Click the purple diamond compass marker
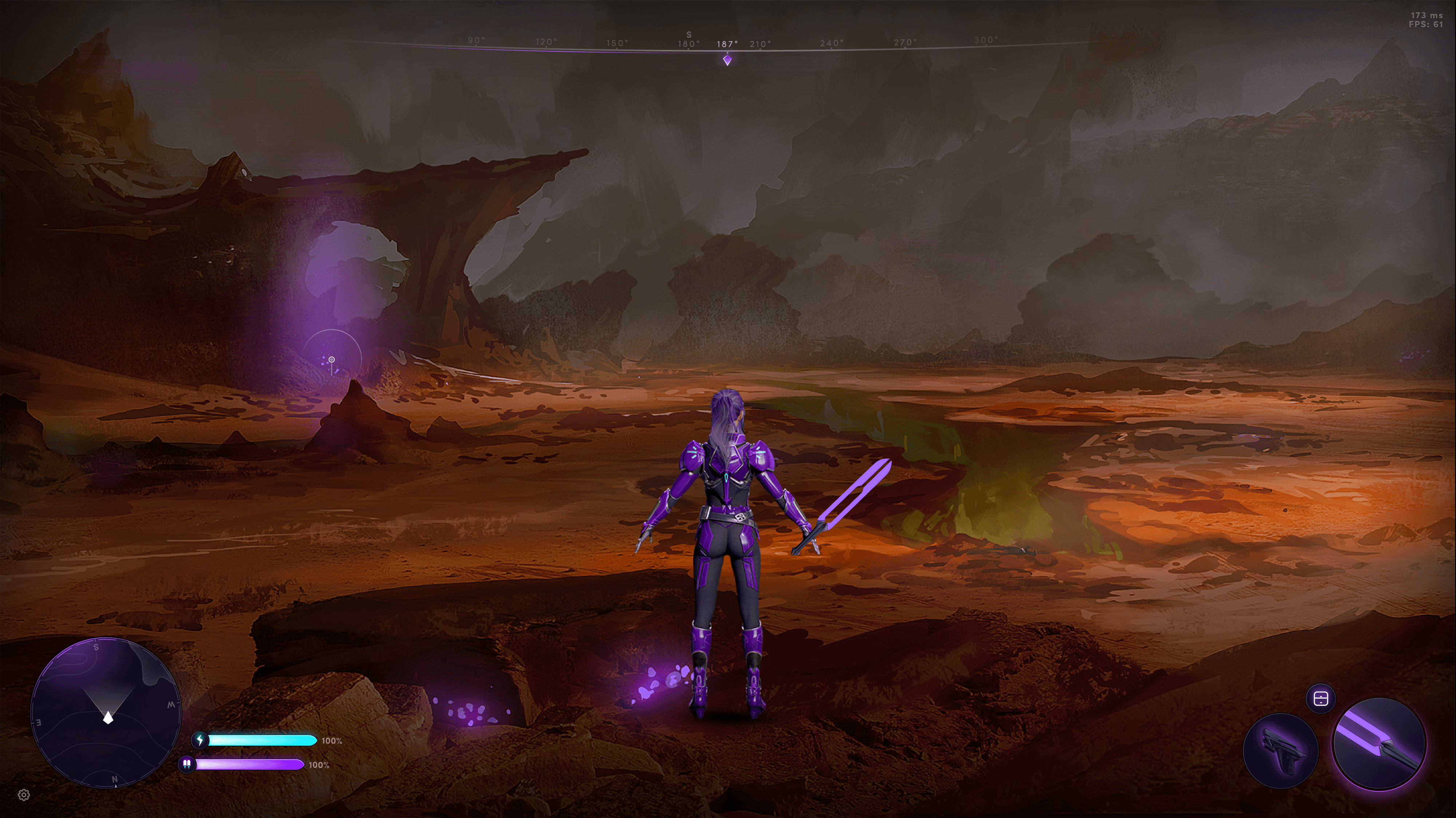This screenshot has width=1456, height=818. 727,60
